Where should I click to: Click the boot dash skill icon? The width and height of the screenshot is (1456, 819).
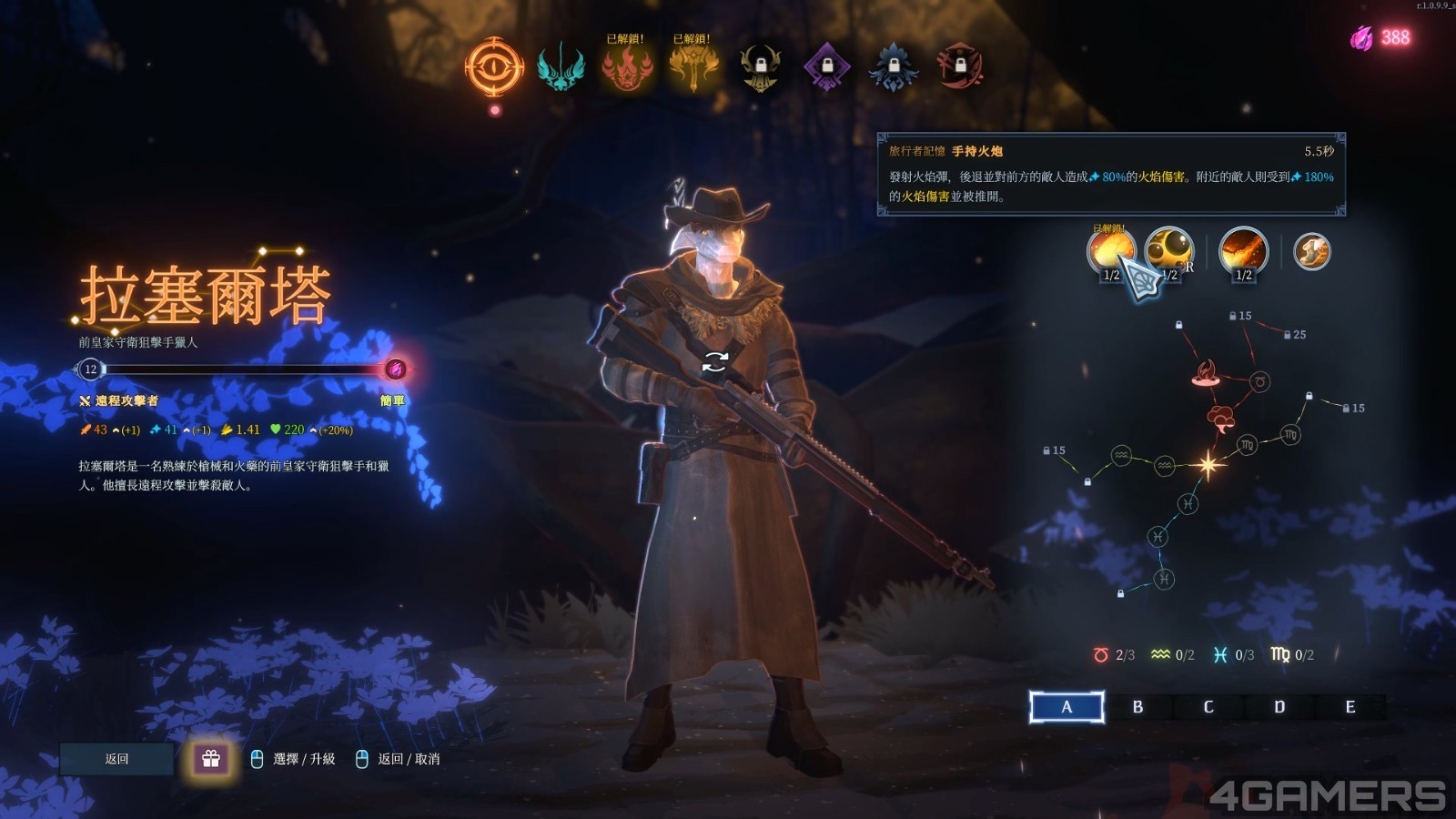pyautogui.click(x=1311, y=251)
